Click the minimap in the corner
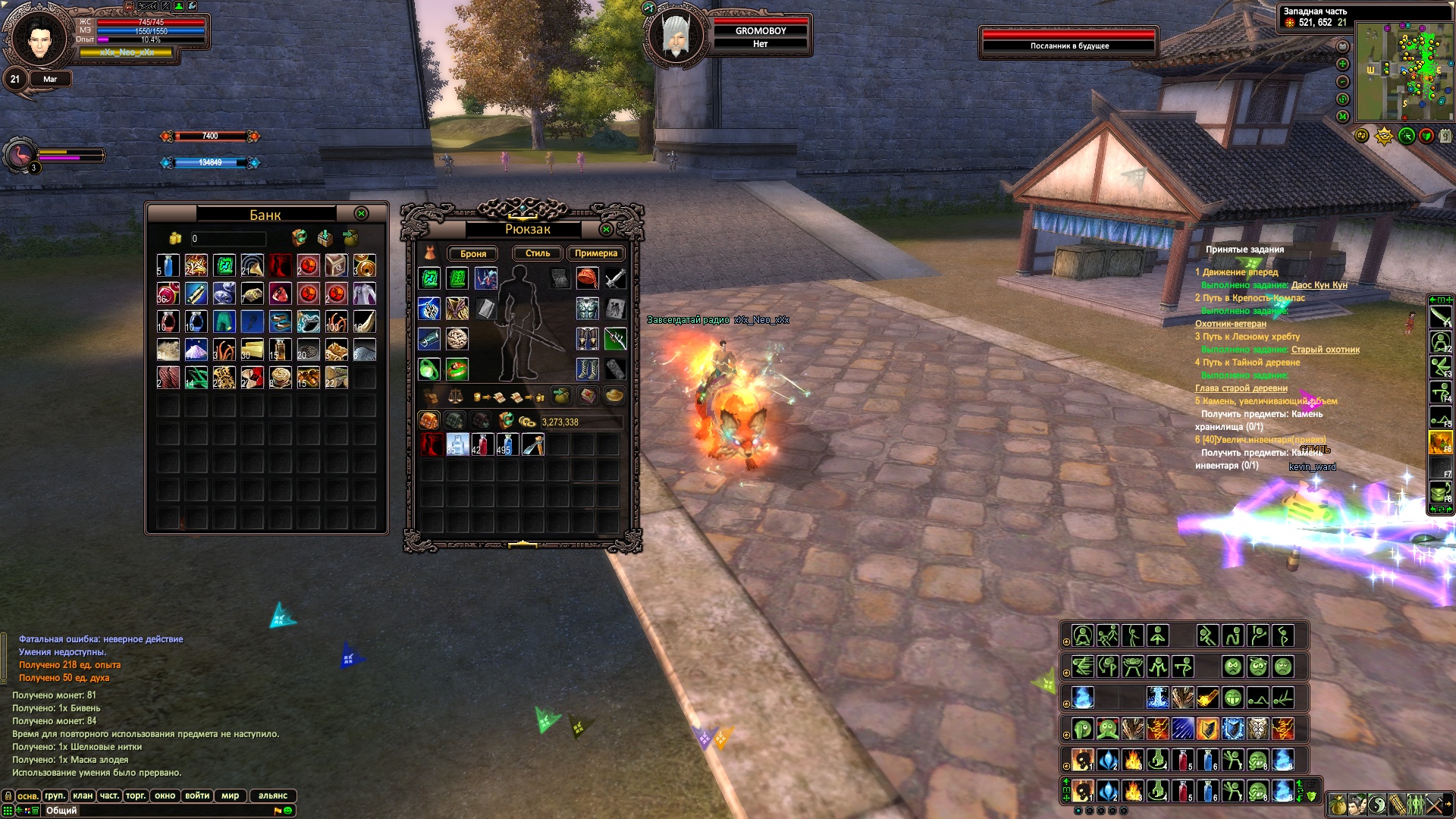 click(1404, 72)
